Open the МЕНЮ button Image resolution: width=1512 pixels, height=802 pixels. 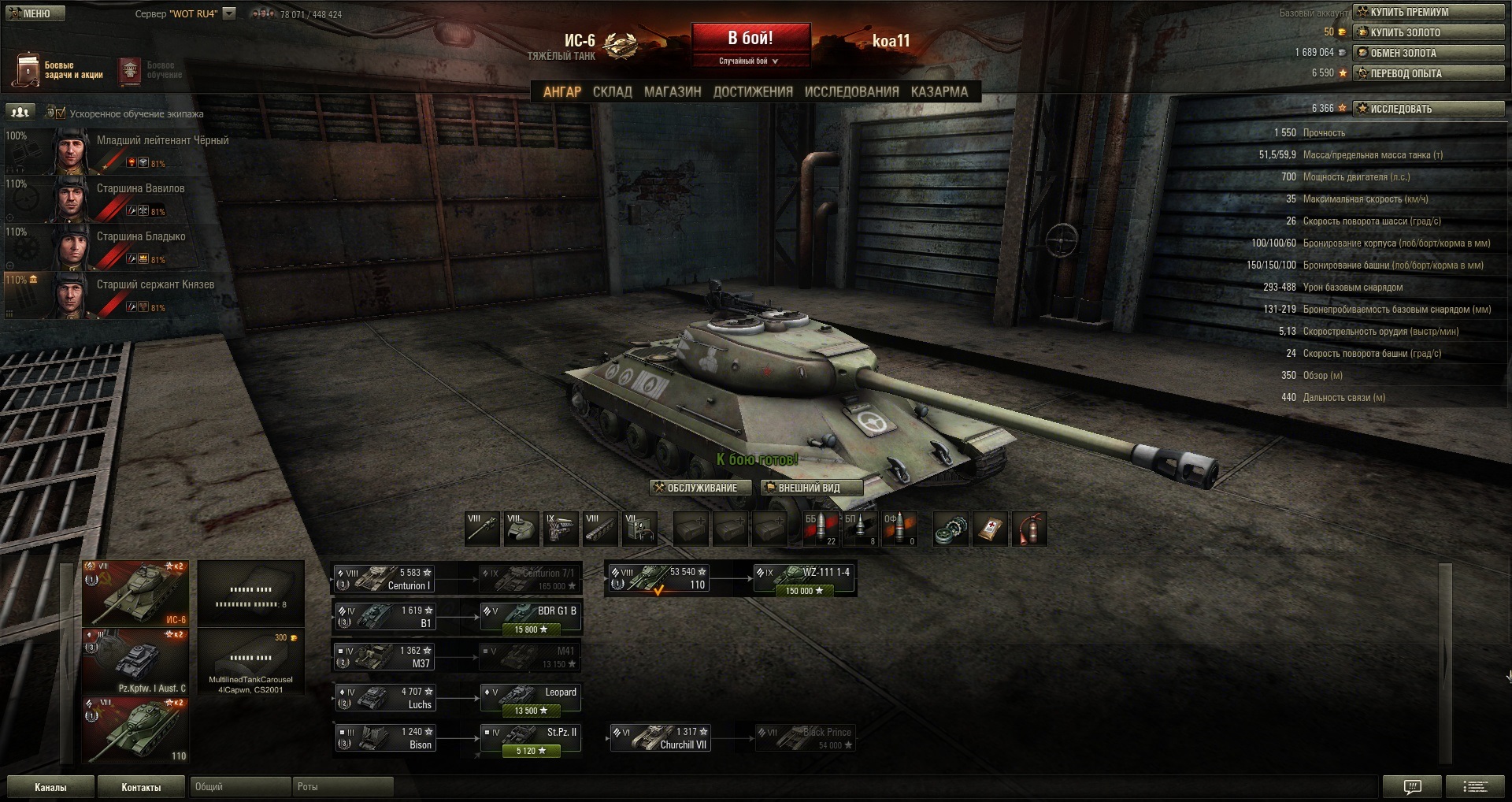[35, 13]
